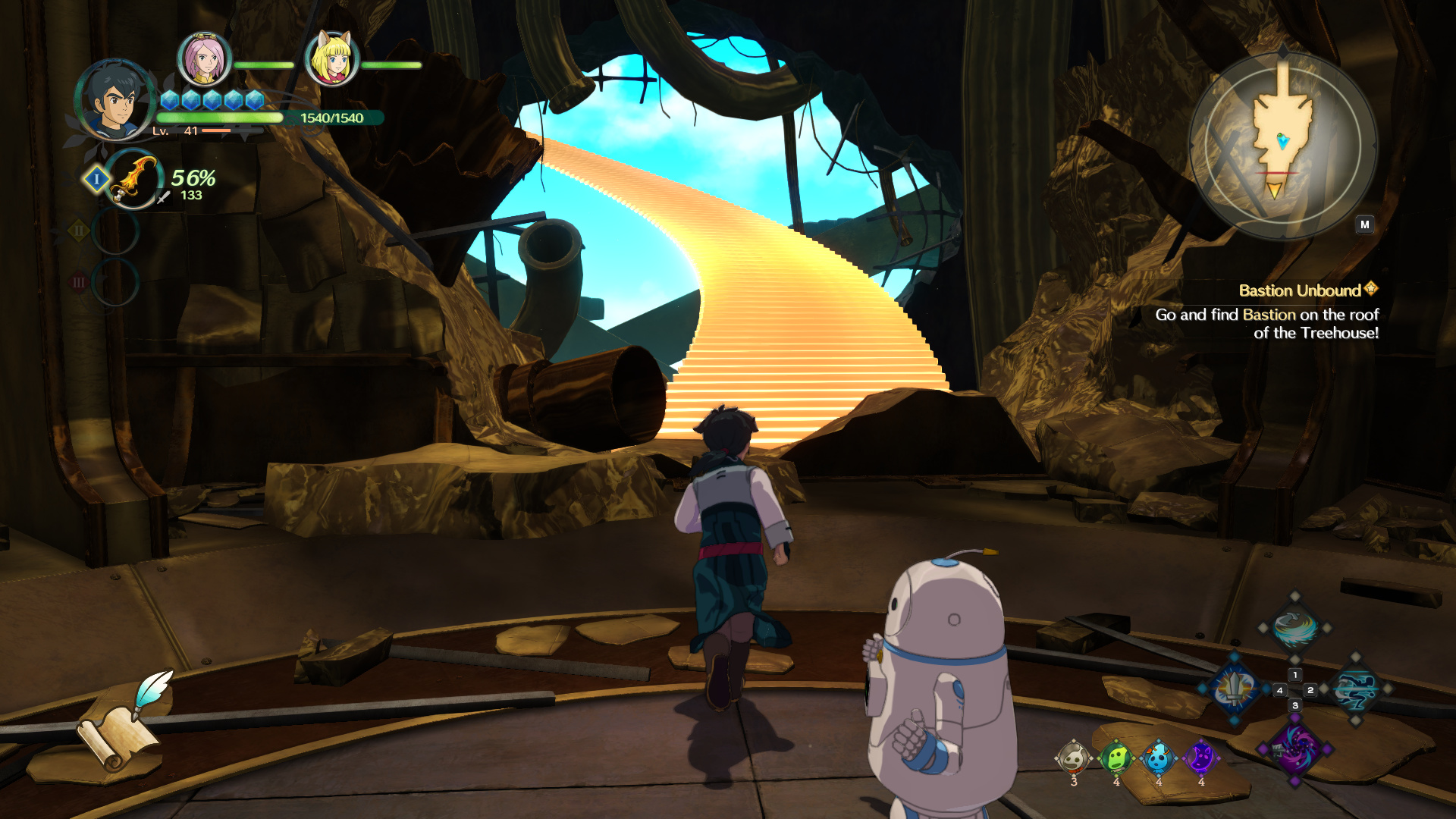Open the circular minimap
The image size is (1456, 819).
[1282, 144]
